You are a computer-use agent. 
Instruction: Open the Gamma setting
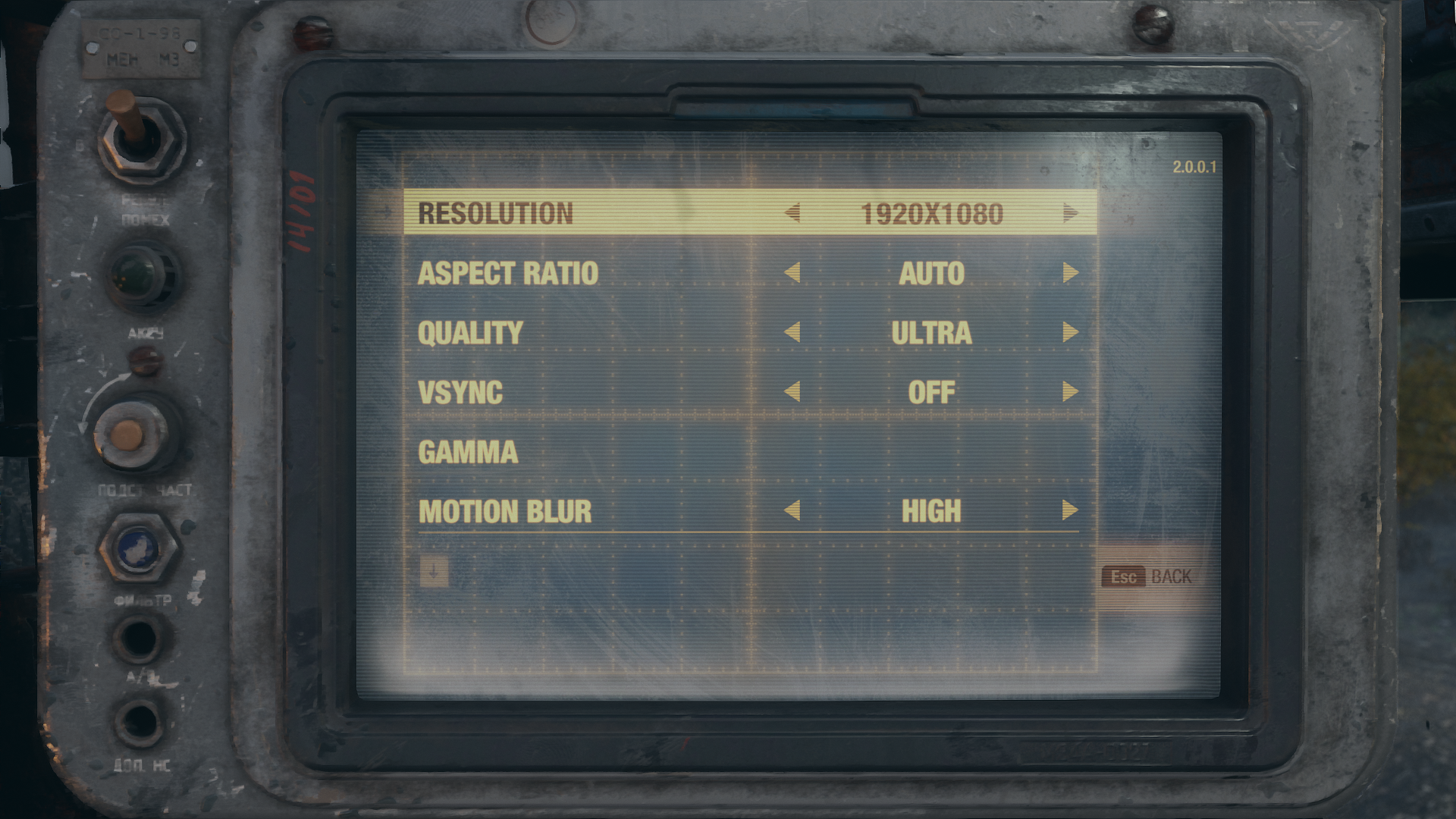click(x=468, y=452)
